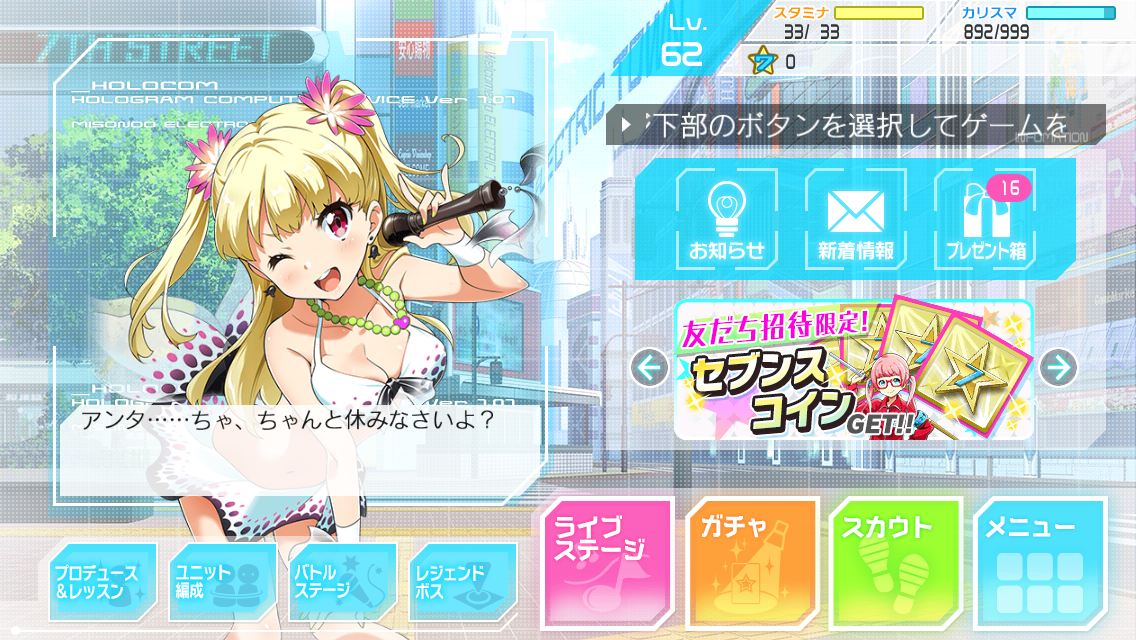Go to the スカウト scout mode
This screenshot has width=1136, height=640.
[x=895, y=564]
